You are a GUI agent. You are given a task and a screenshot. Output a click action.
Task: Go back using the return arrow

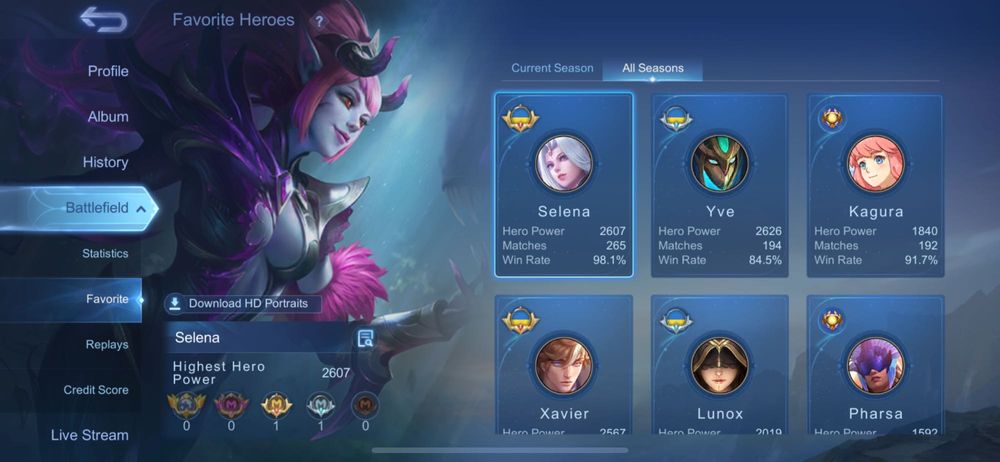(x=103, y=20)
